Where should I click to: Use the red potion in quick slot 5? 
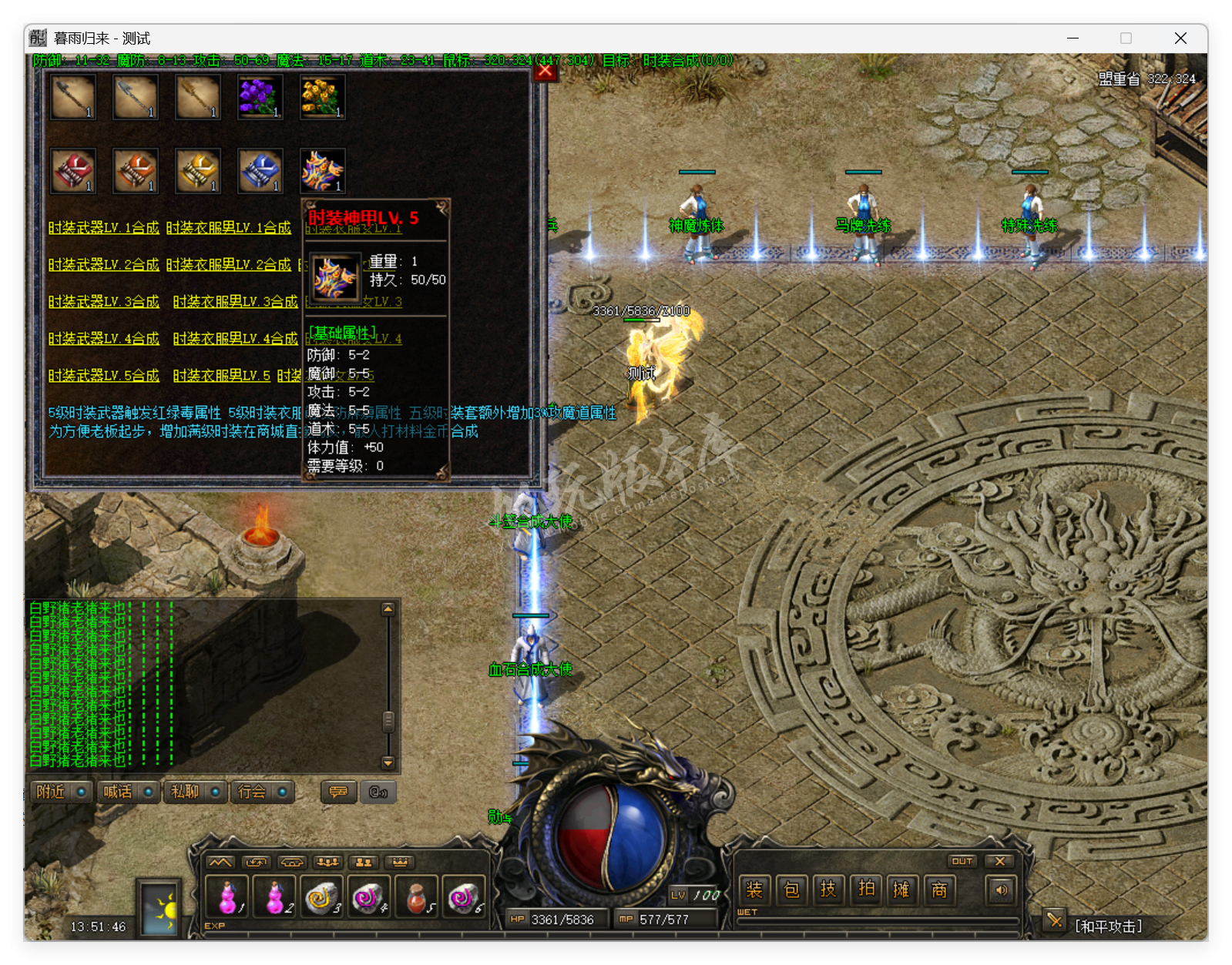click(415, 898)
